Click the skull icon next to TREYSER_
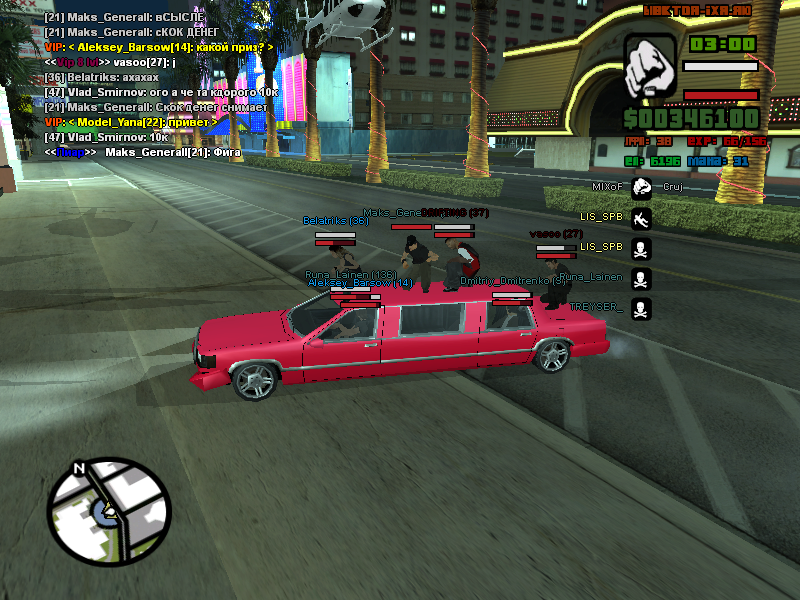 click(x=641, y=308)
